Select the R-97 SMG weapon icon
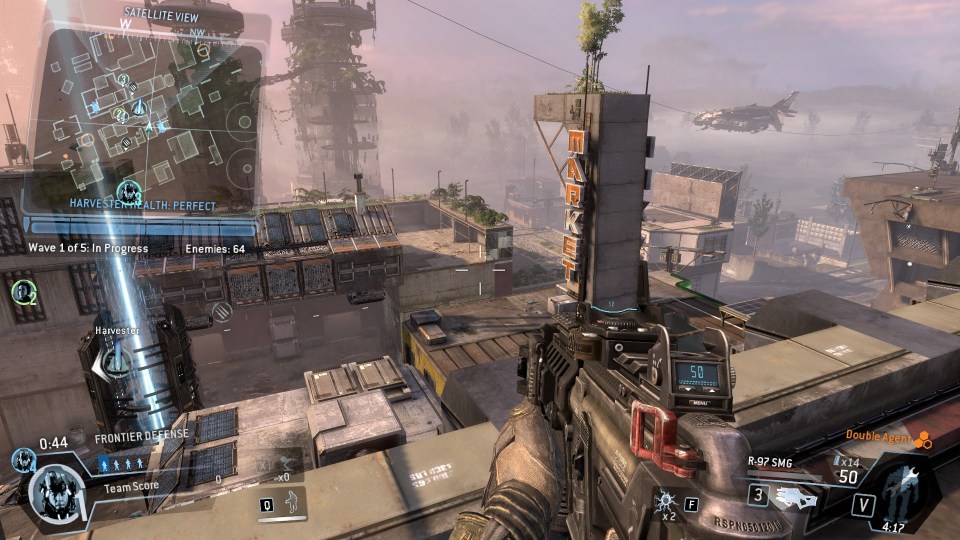The height and width of the screenshot is (540, 960). point(795,496)
